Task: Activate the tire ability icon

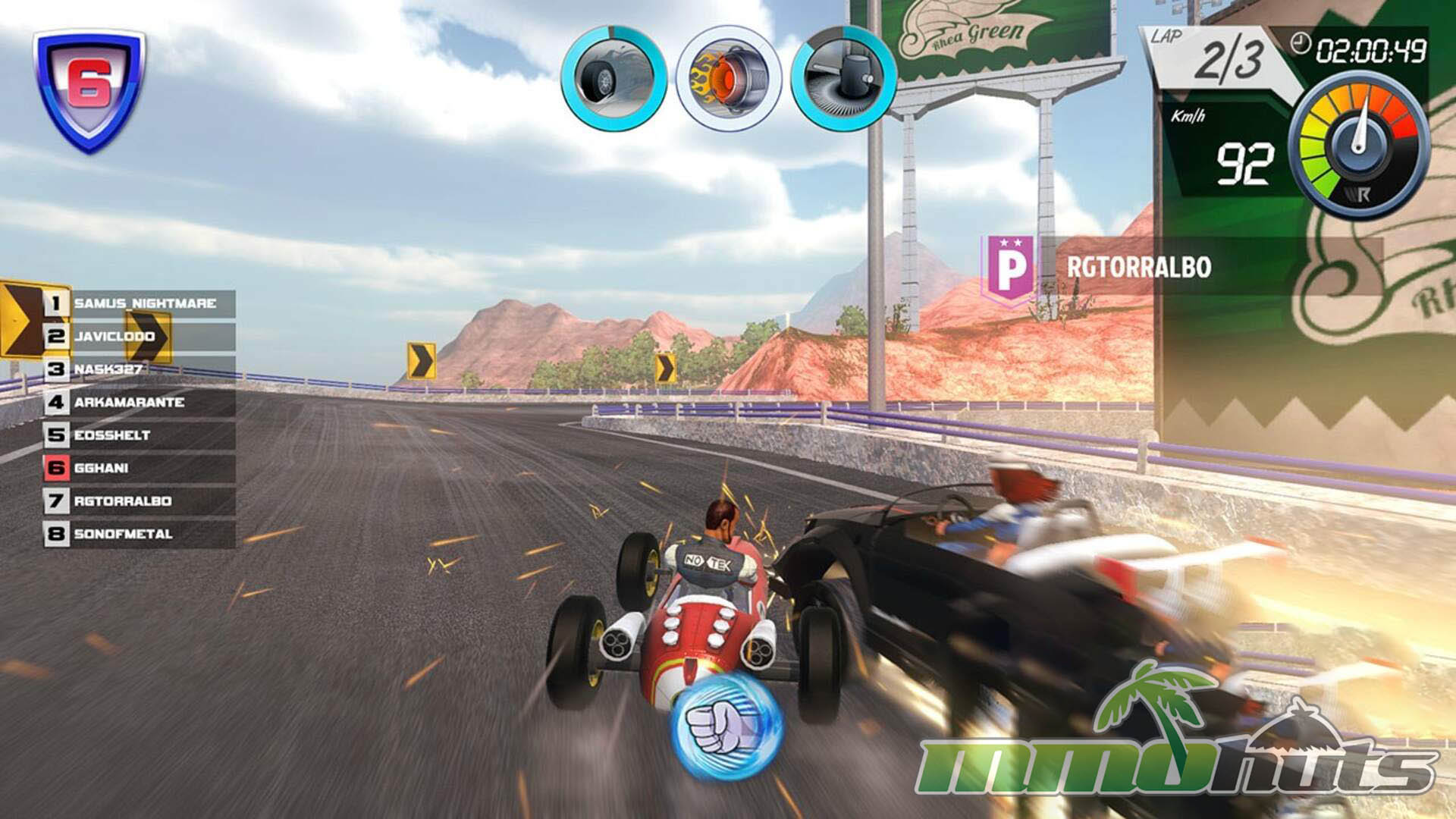Action: pyautogui.click(x=613, y=78)
